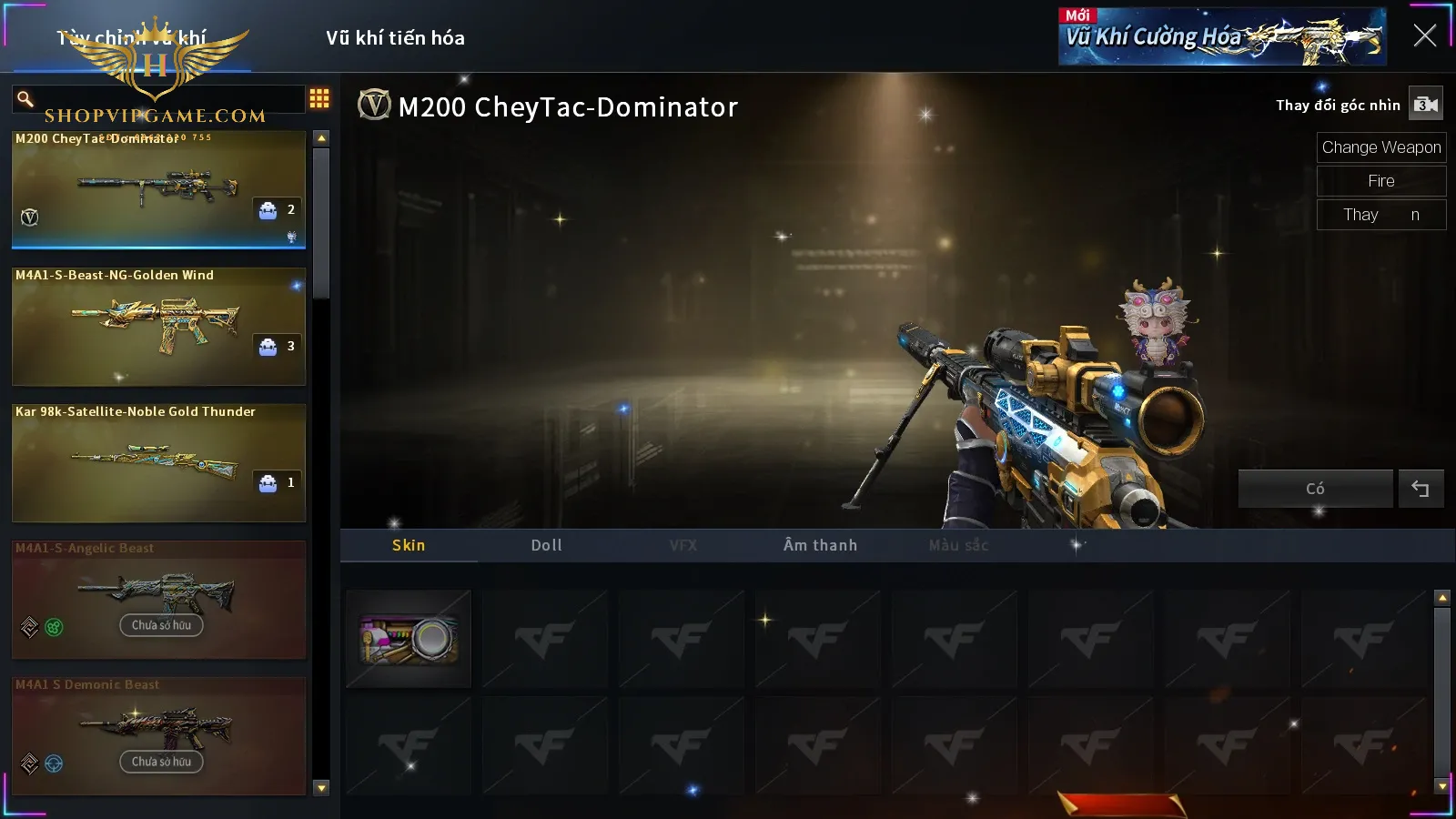Open the Skin tab
This screenshot has width=1456, height=819.
(409, 545)
